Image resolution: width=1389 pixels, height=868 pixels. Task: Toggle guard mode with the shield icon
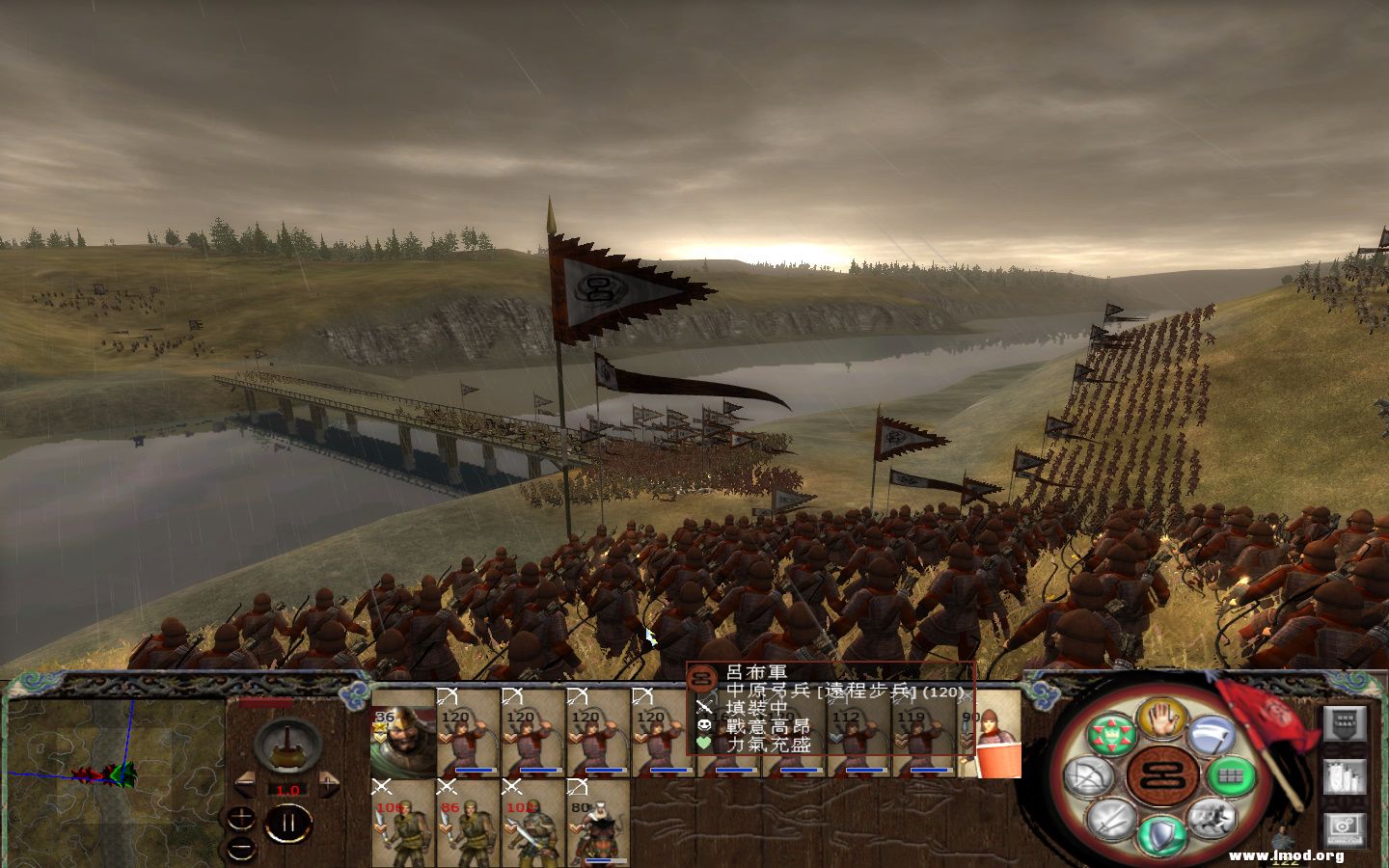pyautogui.click(x=1161, y=832)
